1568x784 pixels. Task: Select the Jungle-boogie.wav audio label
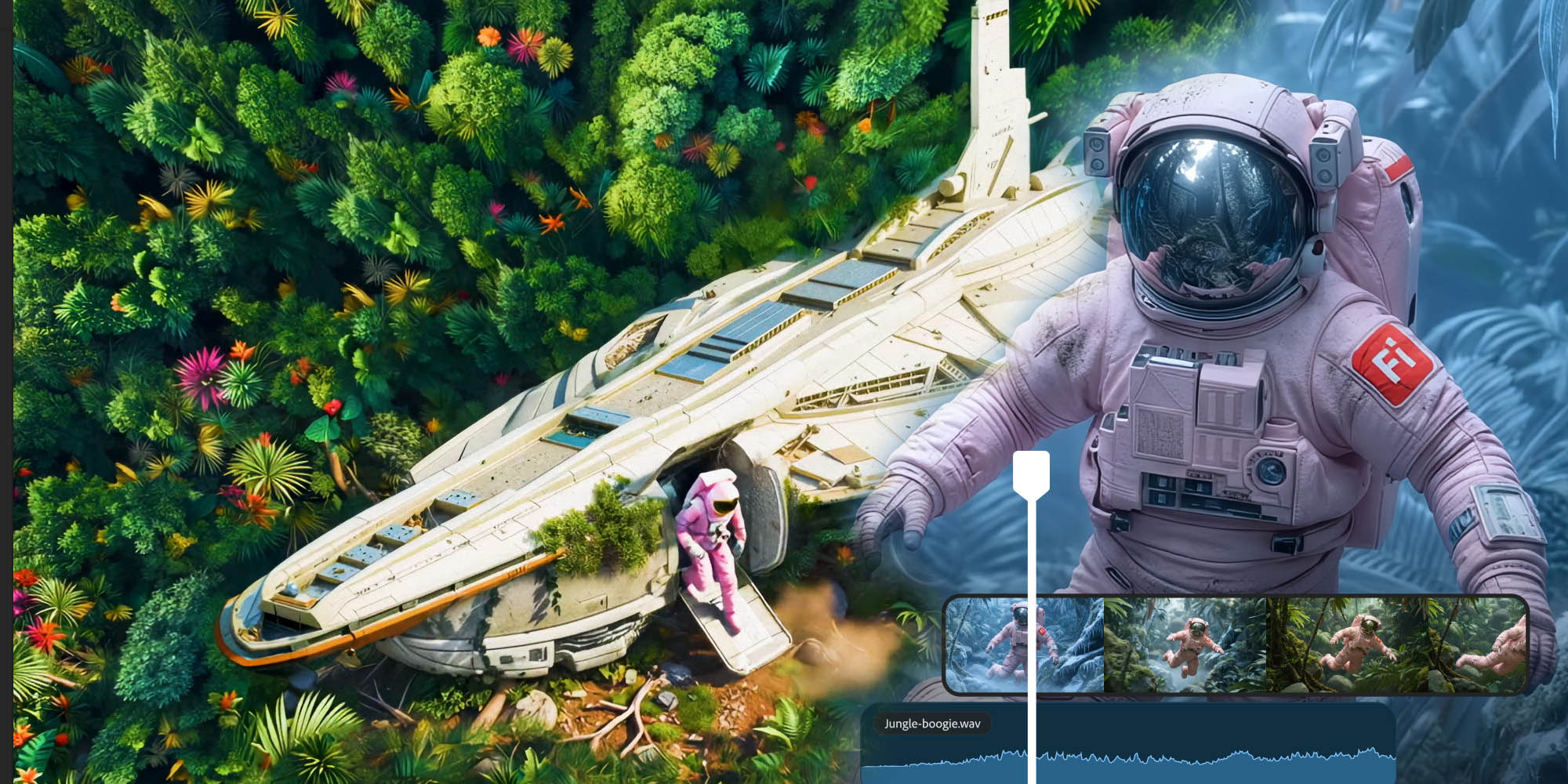tap(932, 724)
